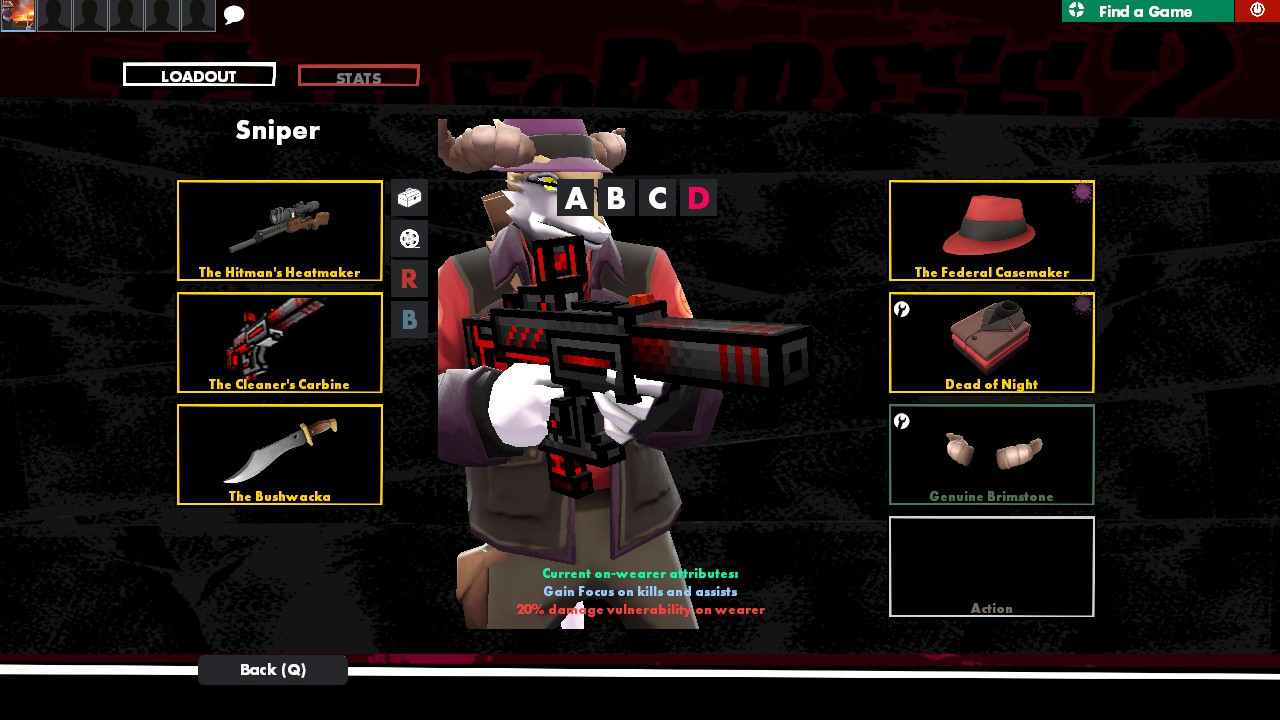
Task: Click the Back (Q) button
Action: (272, 669)
